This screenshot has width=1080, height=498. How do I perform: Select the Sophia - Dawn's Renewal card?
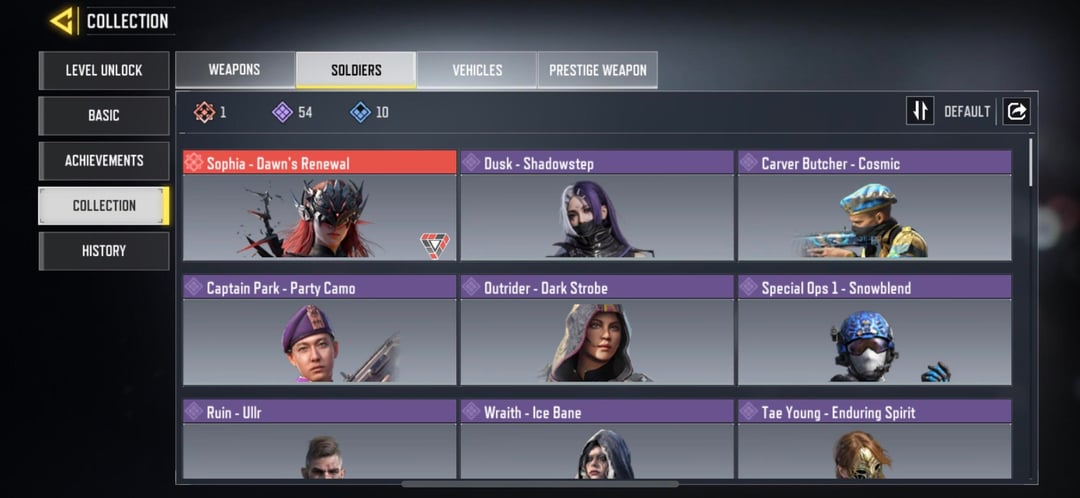319,206
